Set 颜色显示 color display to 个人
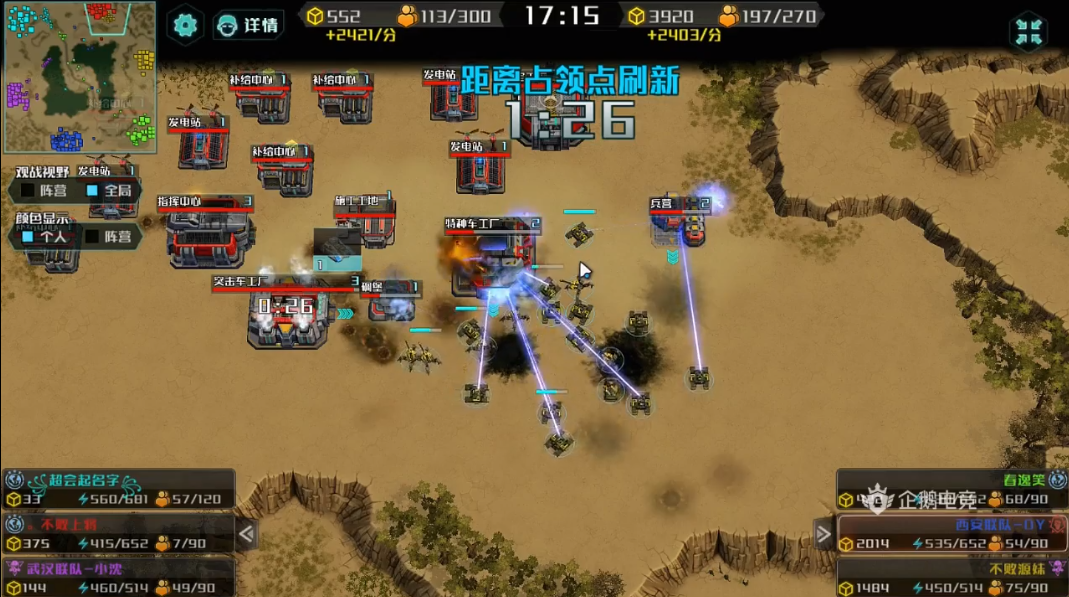This screenshot has height=597, width=1069. 42,237
